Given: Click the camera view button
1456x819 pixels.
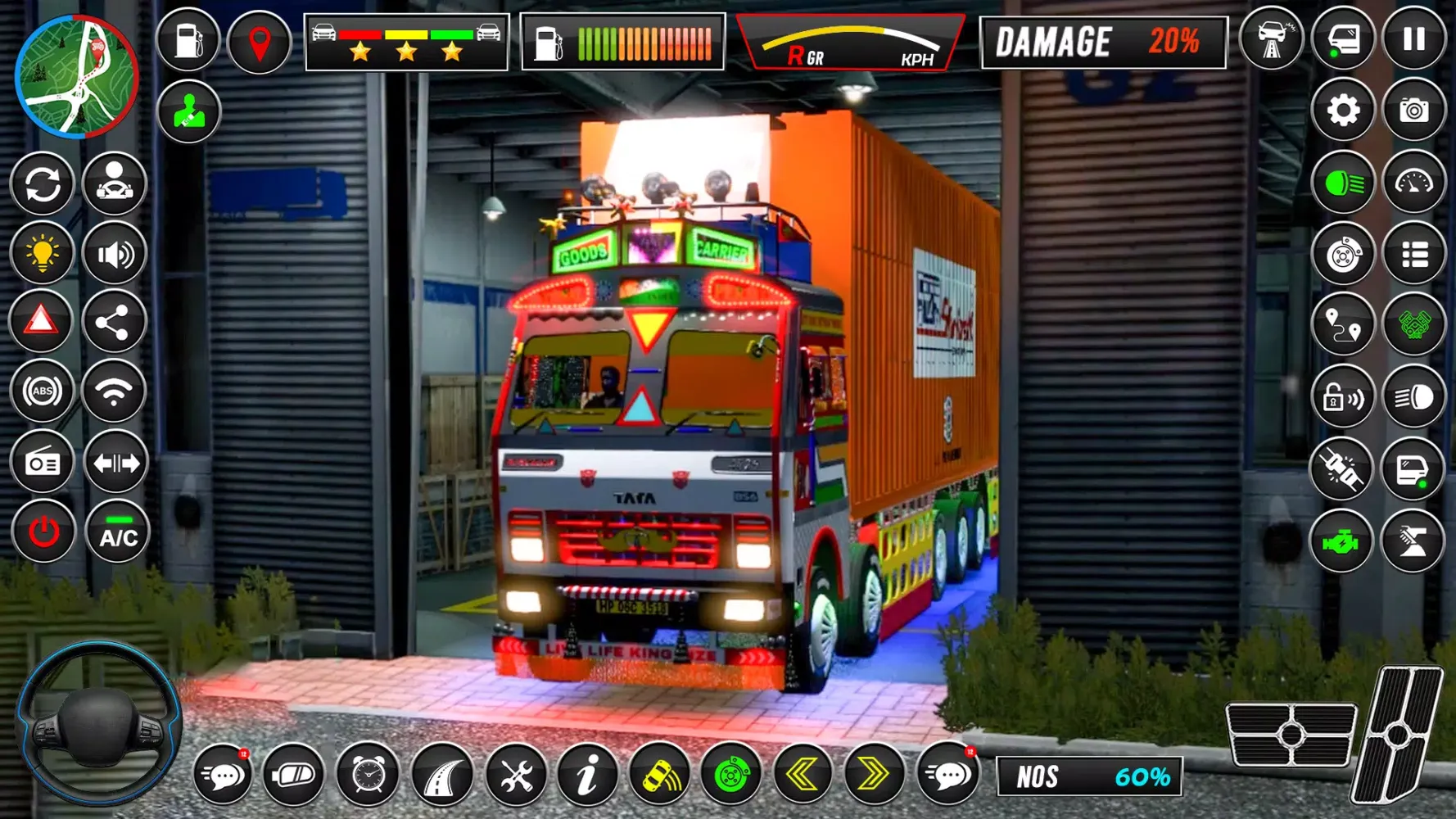Looking at the screenshot, I should (x=1414, y=111).
